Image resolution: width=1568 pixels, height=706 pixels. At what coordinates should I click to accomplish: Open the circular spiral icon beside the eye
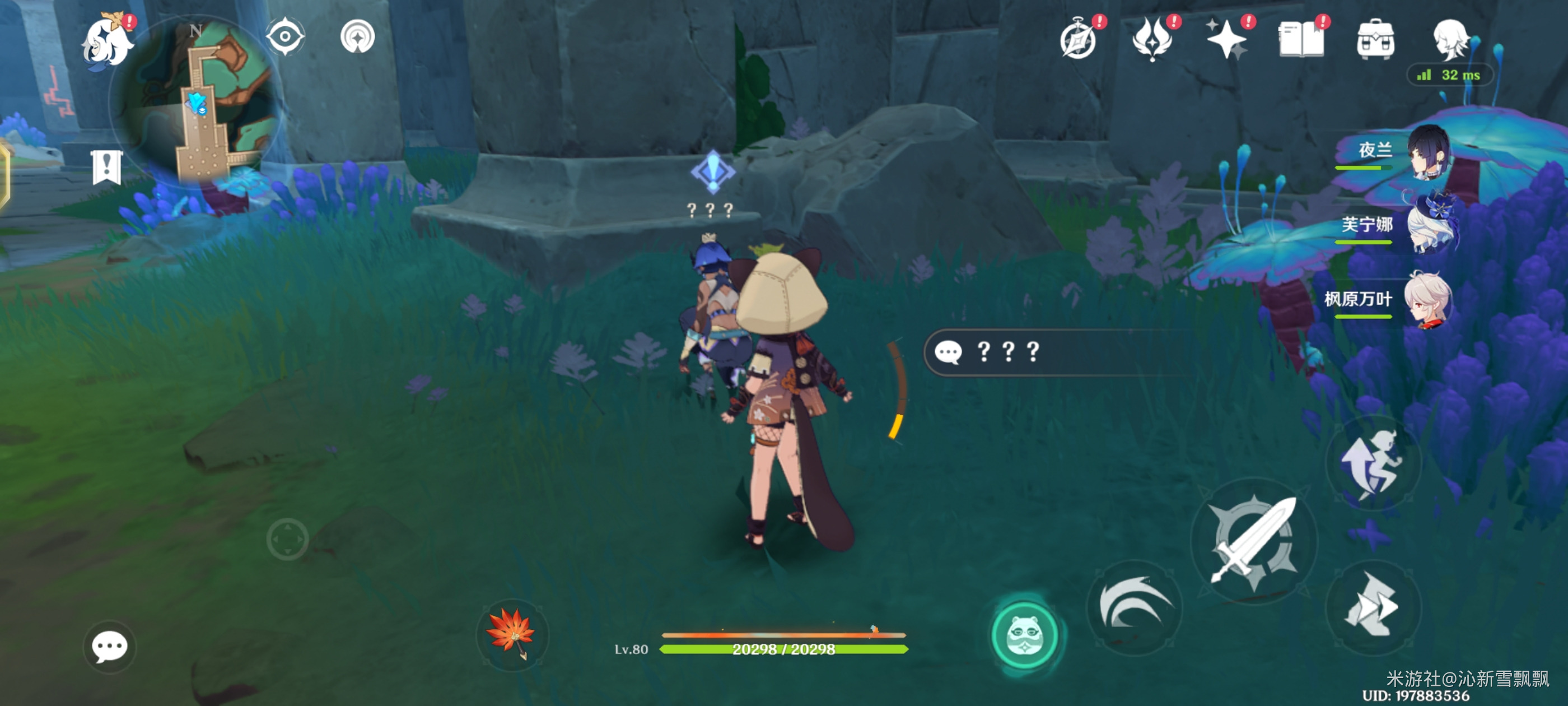click(357, 36)
